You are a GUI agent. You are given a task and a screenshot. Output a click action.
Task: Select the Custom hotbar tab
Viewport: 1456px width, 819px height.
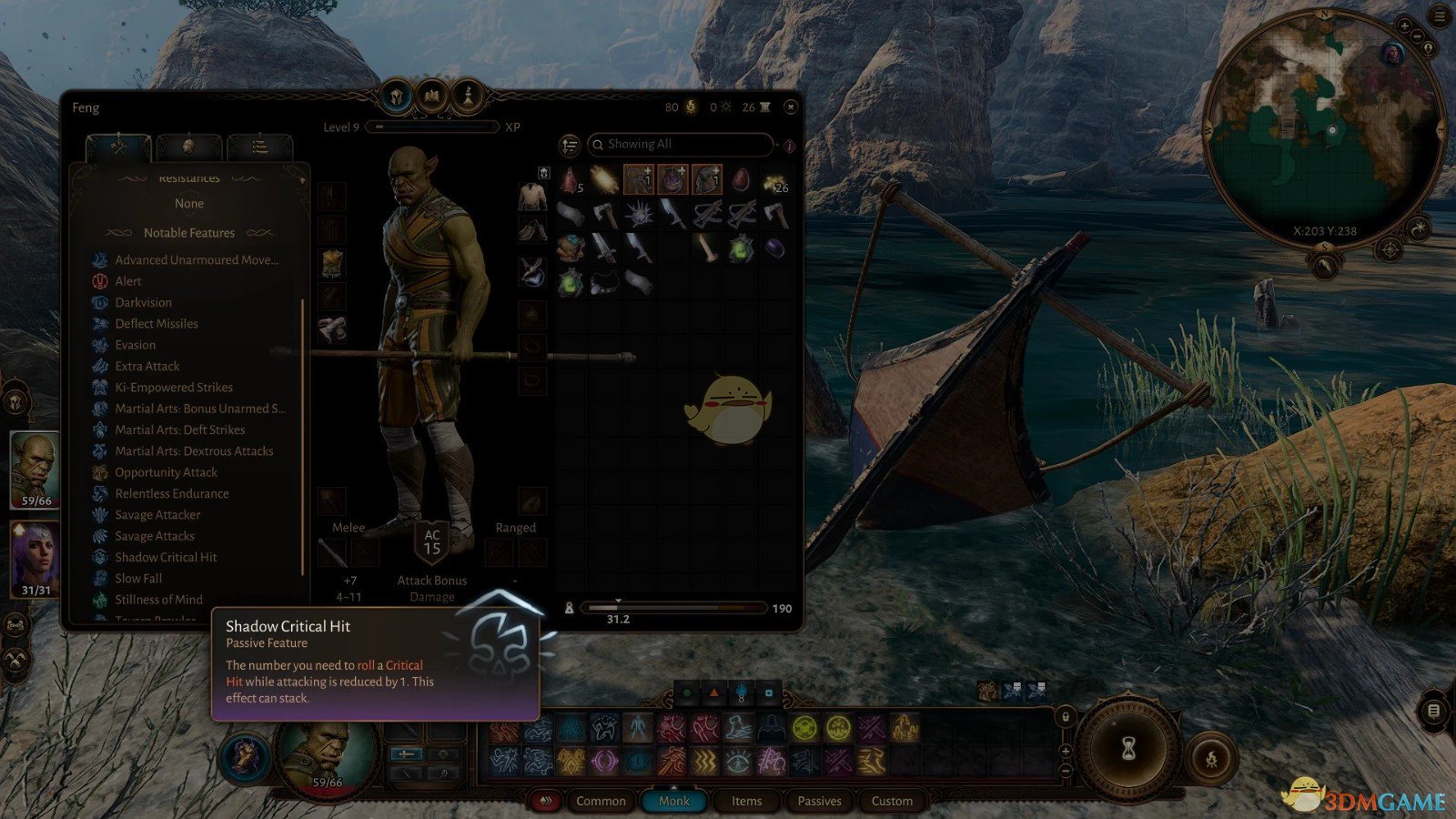pos(892,801)
